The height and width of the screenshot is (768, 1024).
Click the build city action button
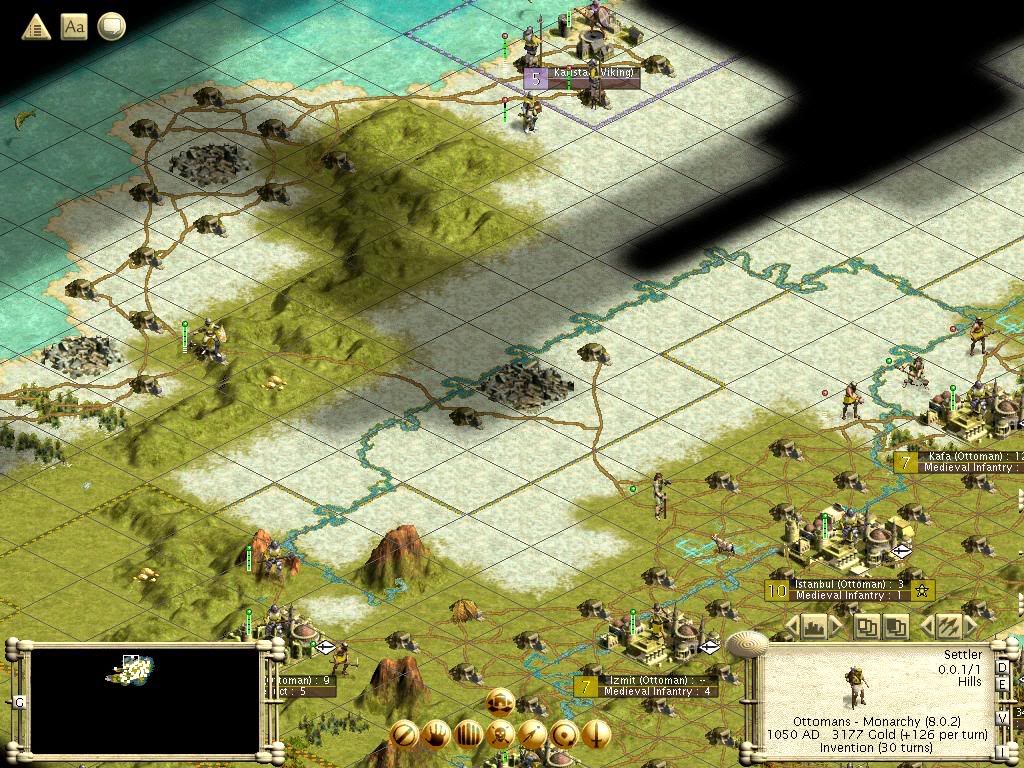500,702
